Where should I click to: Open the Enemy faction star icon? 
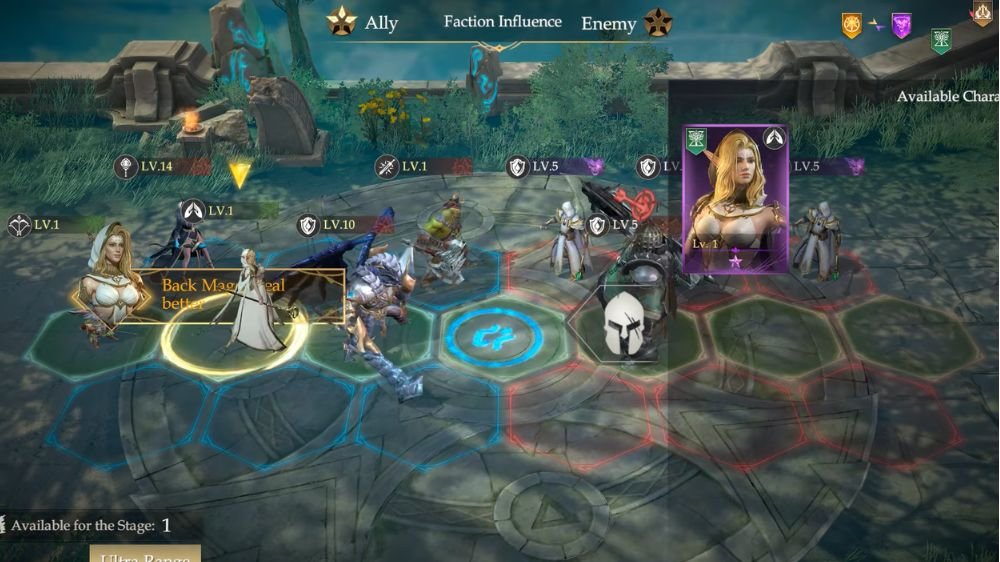pyautogui.click(x=658, y=22)
